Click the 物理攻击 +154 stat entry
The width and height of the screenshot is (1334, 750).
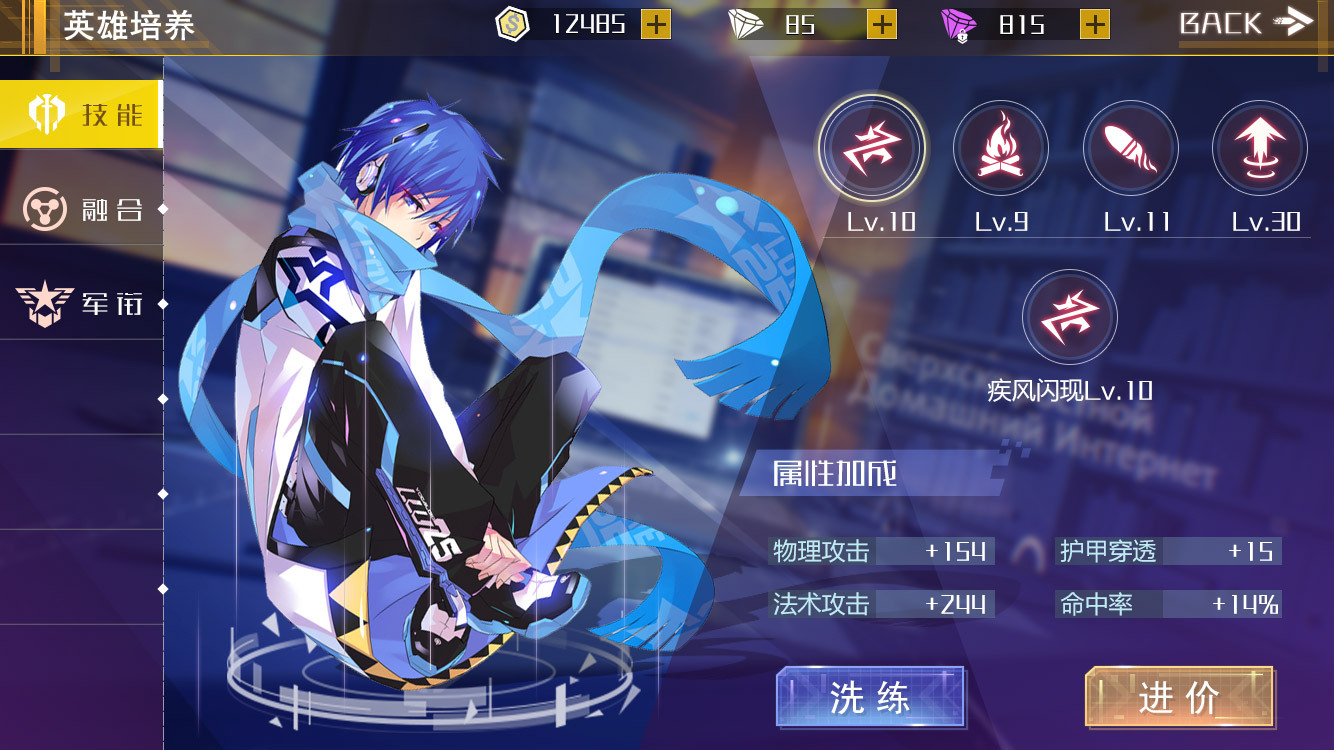pyautogui.click(x=880, y=550)
